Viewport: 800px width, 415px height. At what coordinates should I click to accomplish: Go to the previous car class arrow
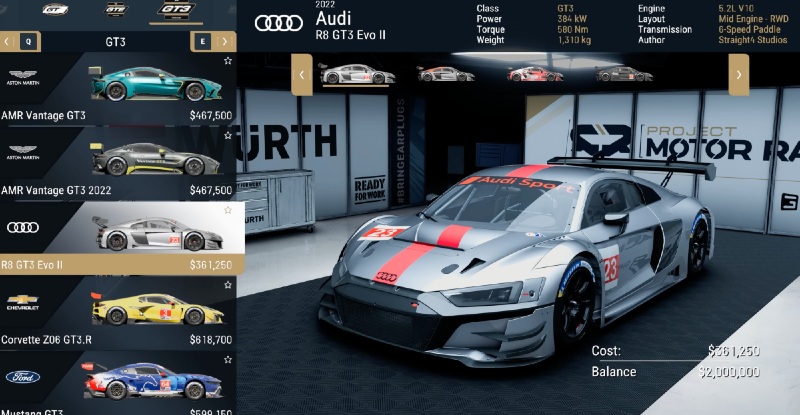[8, 41]
